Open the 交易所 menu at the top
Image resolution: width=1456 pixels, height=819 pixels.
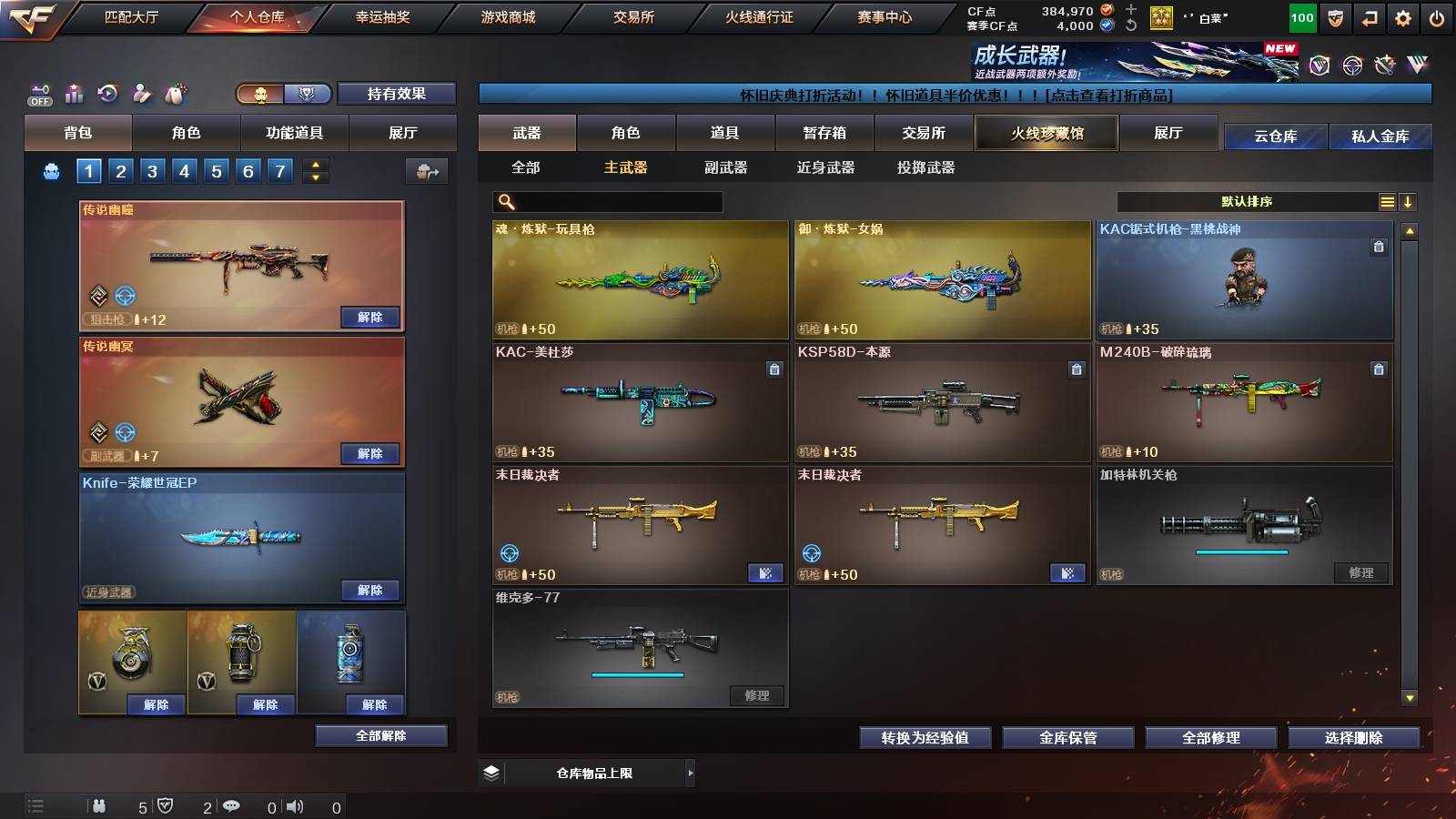632,16
